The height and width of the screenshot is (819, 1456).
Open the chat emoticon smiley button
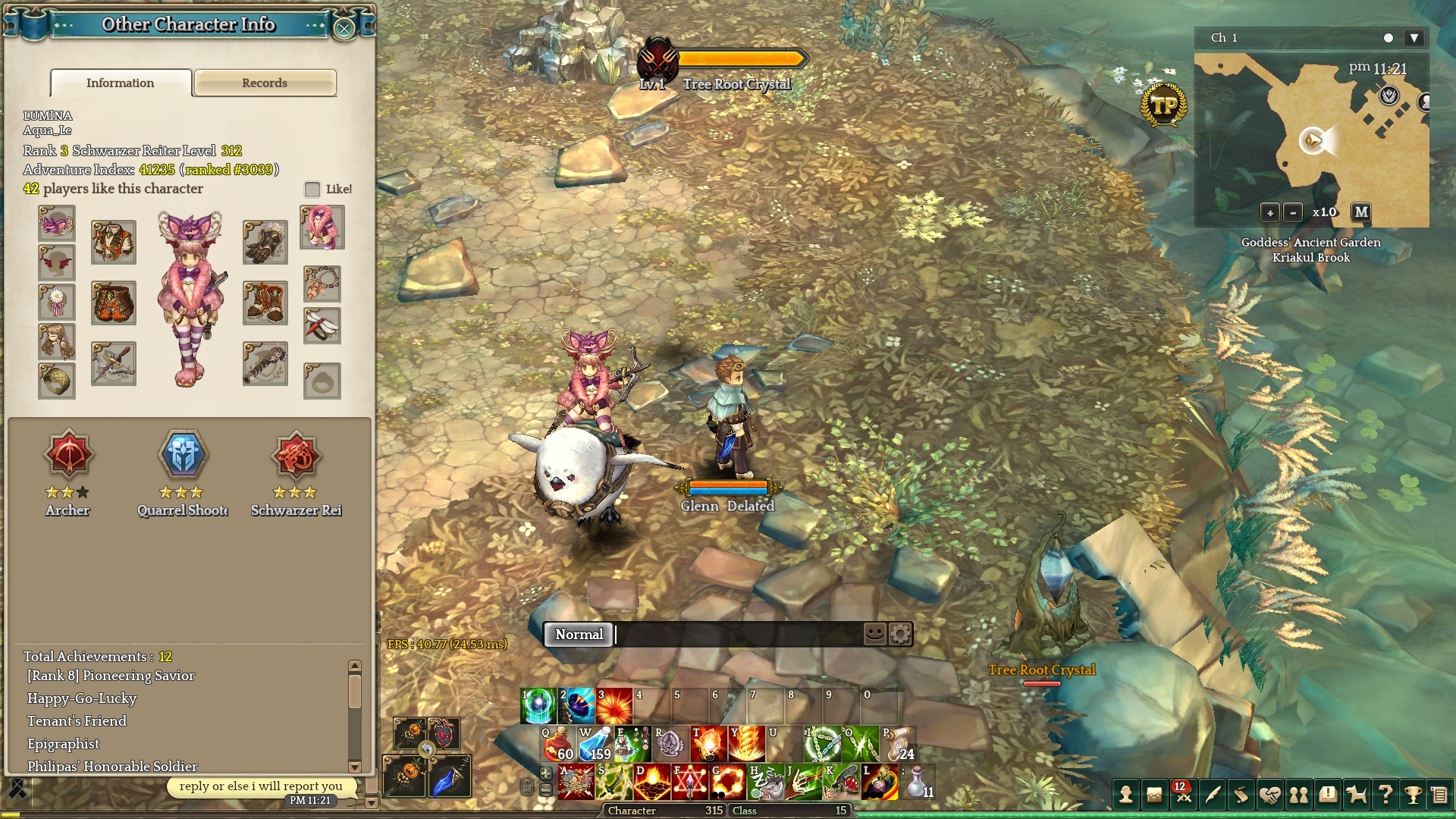click(x=875, y=633)
